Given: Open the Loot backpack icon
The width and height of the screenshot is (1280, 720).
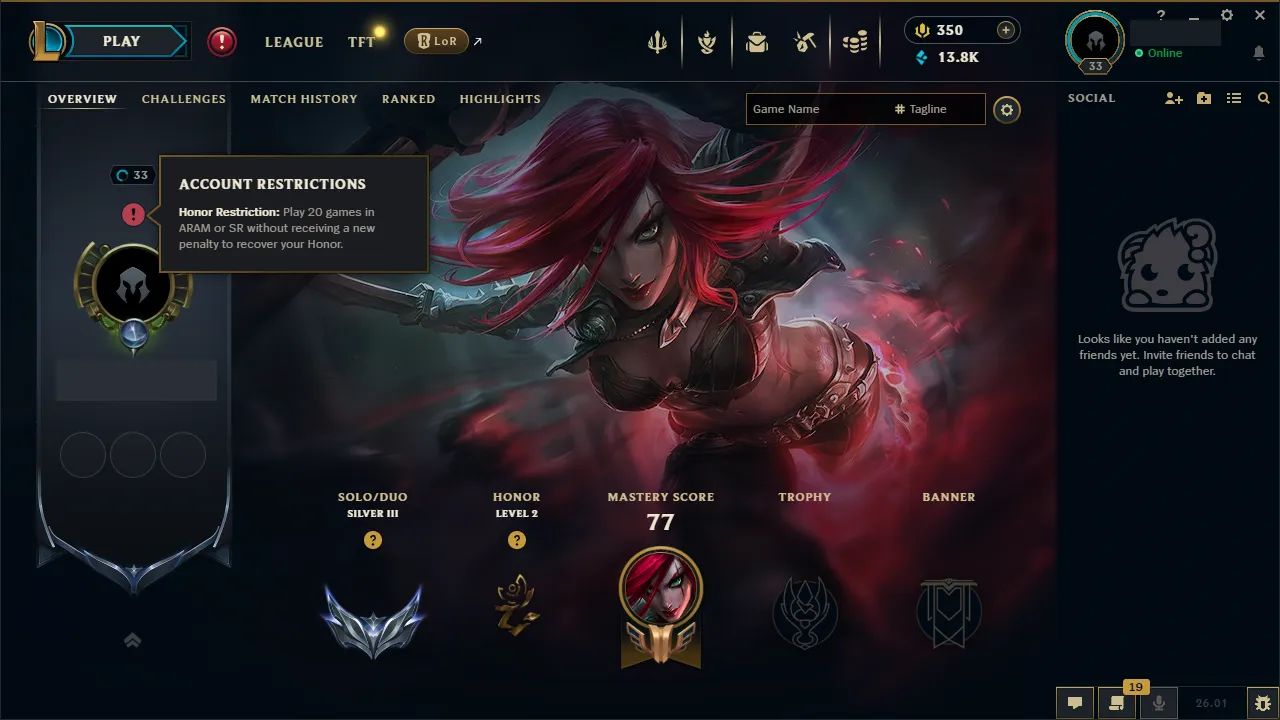Looking at the screenshot, I should tap(756, 41).
